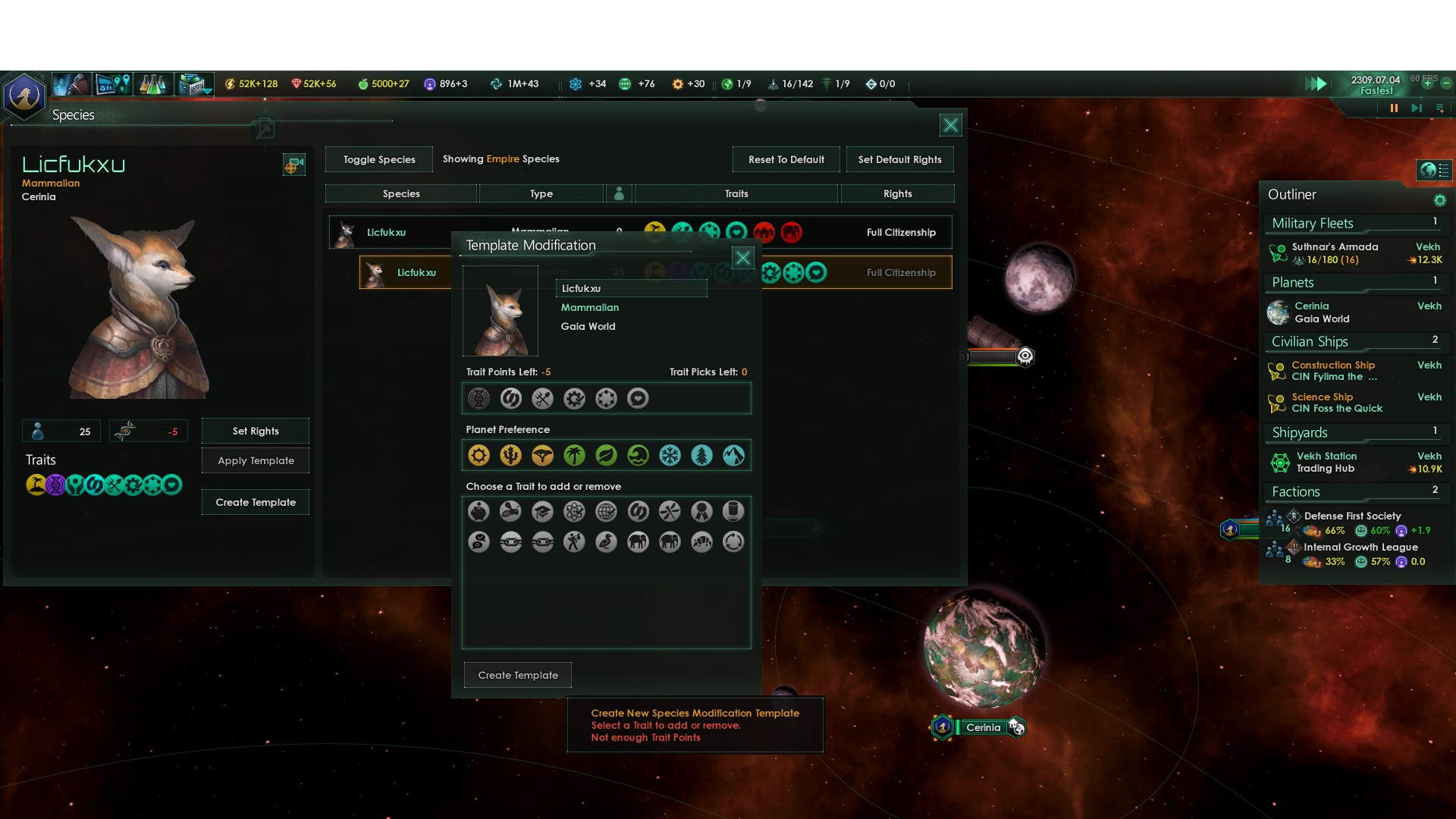The image size is (1456, 819).
Task: Reset species rights to default
Action: point(786,159)
